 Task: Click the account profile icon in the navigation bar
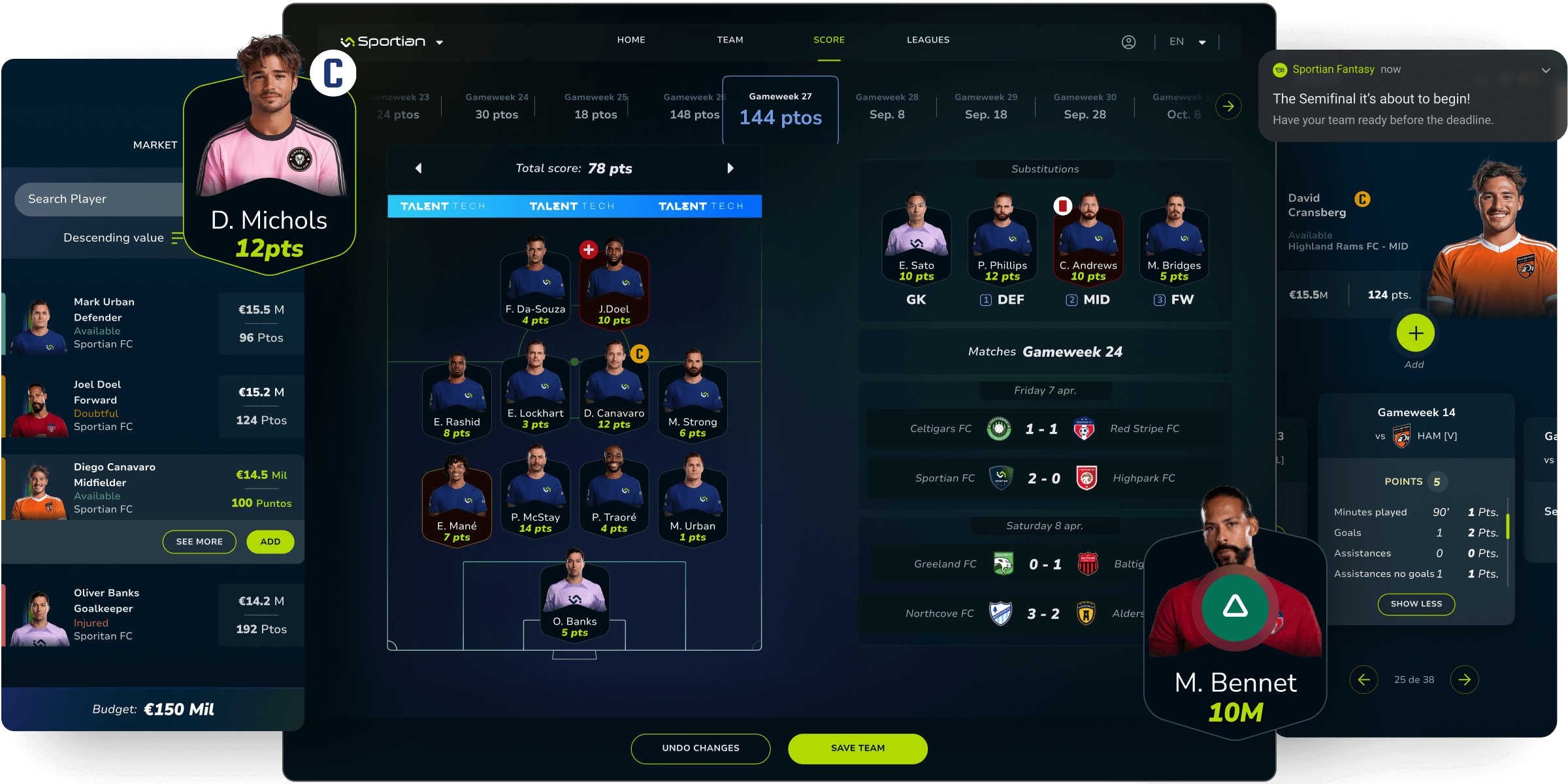1129,41
